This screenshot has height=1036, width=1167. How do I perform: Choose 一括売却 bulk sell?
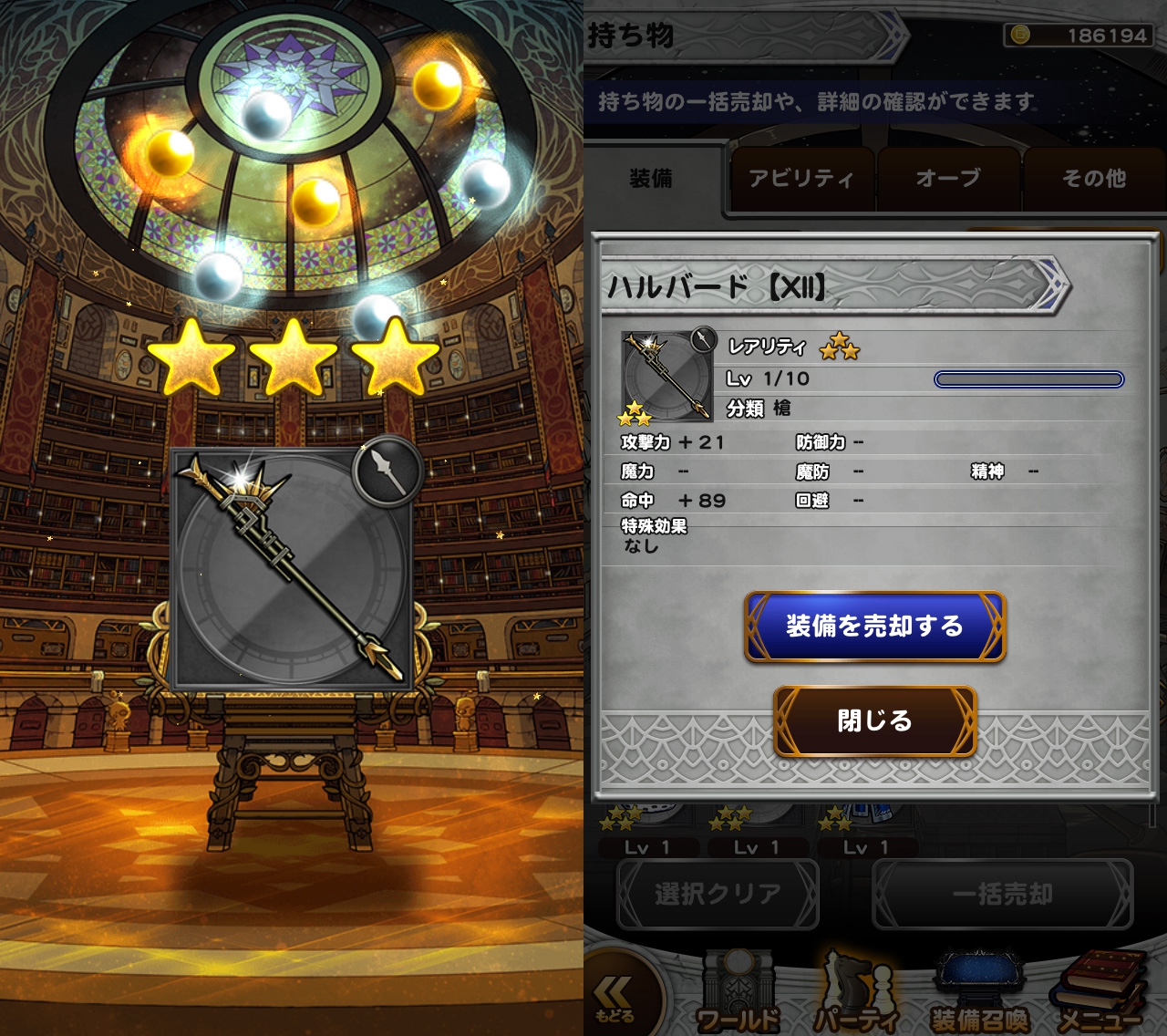(1002, 895)
